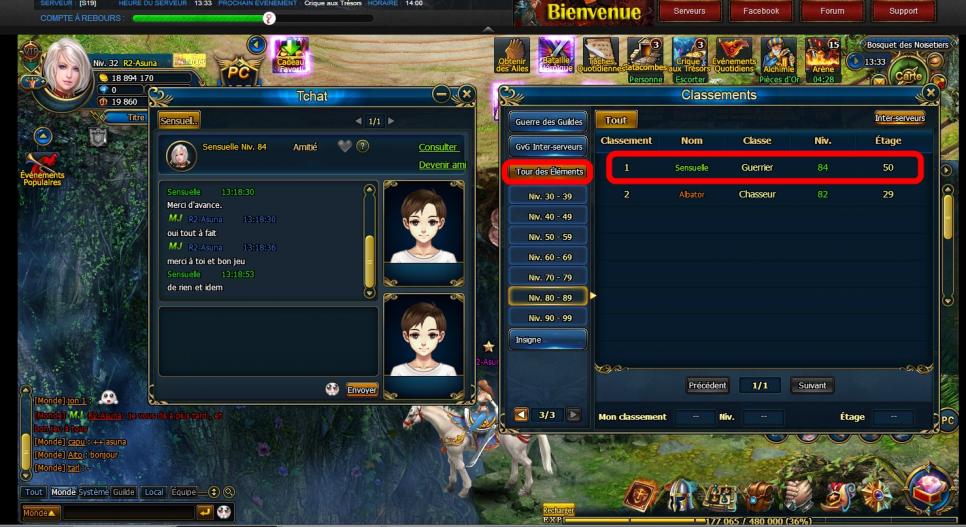The height and width of the screenshot is (527, 966).
Task: Click the Inter-serveurs button in rankings
Action: (899, 118)
